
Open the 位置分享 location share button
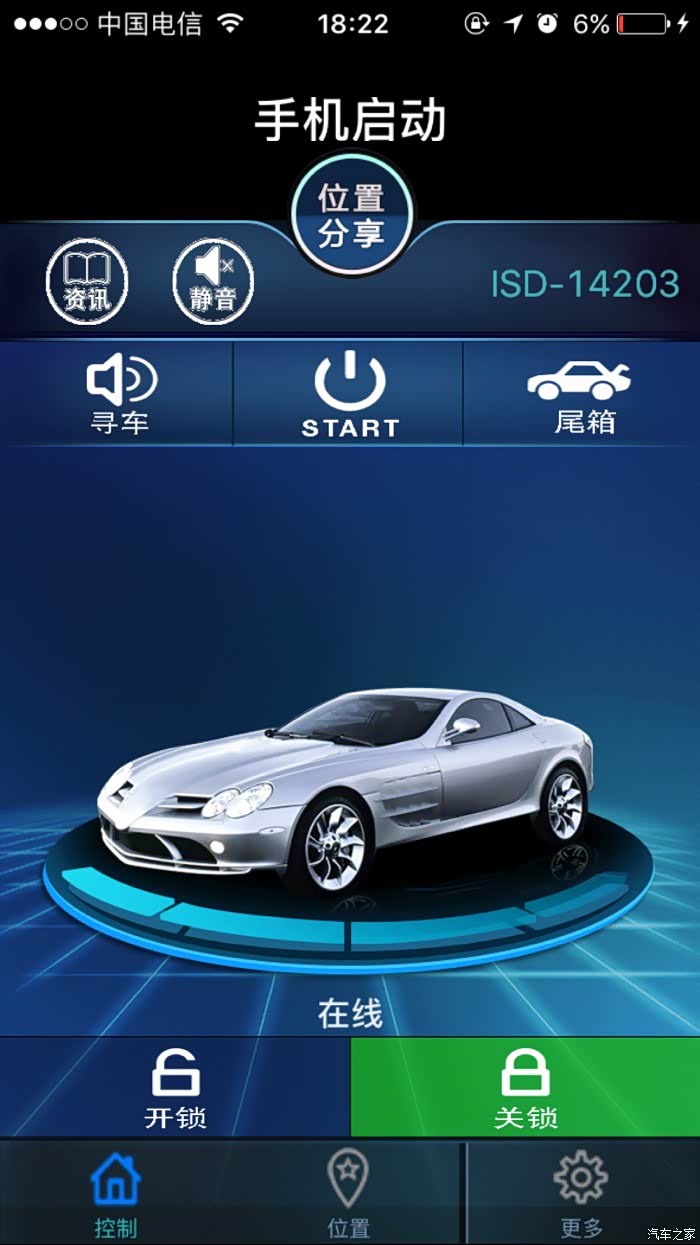(x=351, y=214)
